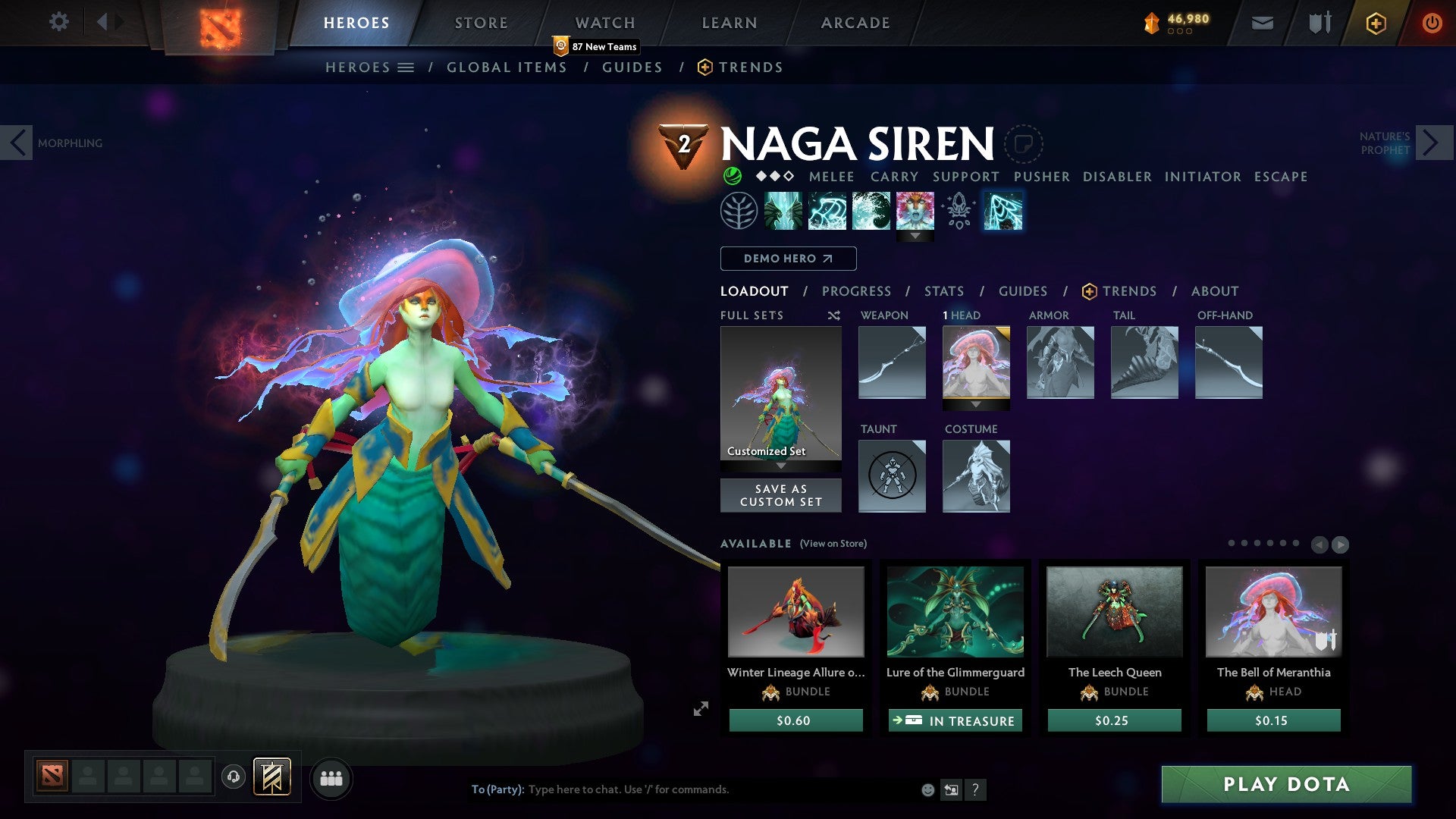This screenshot has width=1456, height=819.
Task: Click the View on Store link
Action: tap(833, 544)
